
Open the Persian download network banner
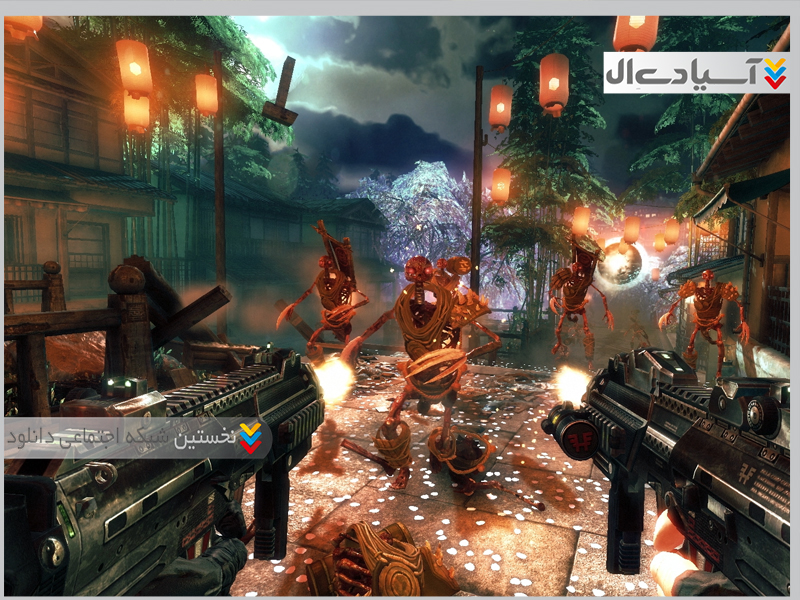point(137,438)
